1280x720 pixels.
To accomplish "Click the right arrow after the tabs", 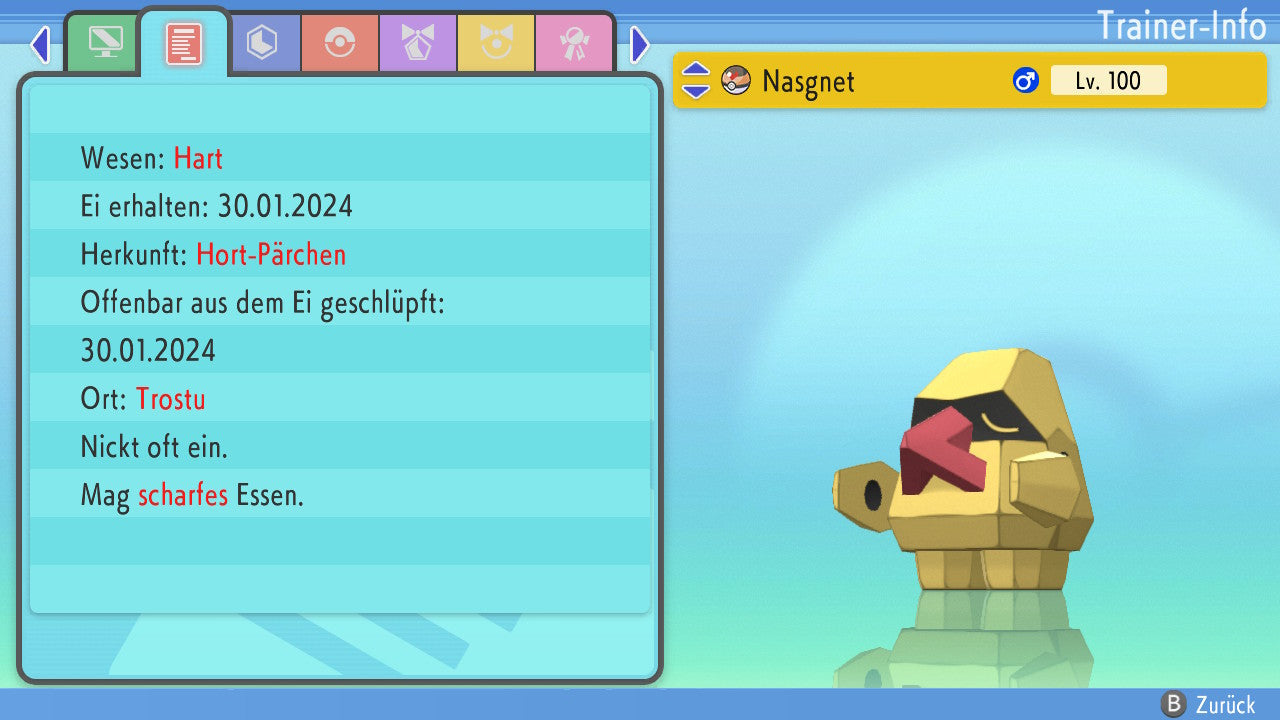I will (640, 44).
